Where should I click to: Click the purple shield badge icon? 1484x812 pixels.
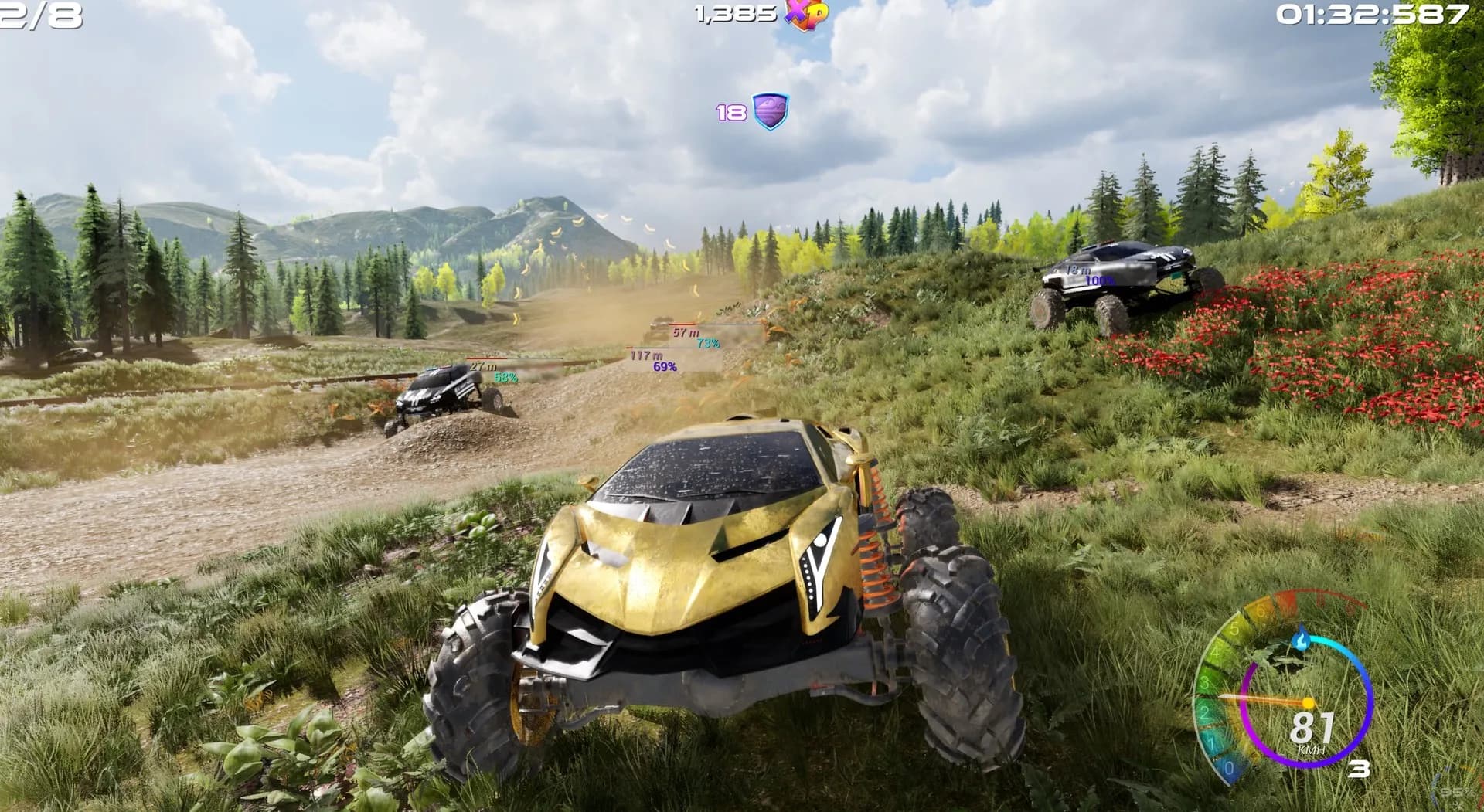770,111
